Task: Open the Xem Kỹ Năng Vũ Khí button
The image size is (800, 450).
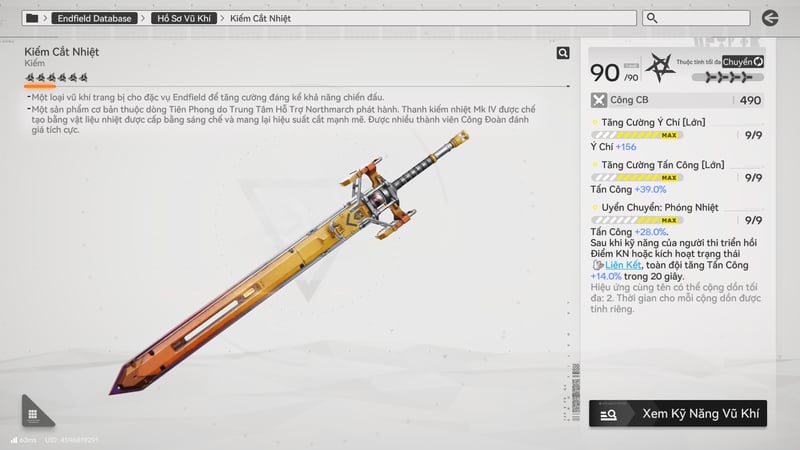Action: tap(677, 413)
